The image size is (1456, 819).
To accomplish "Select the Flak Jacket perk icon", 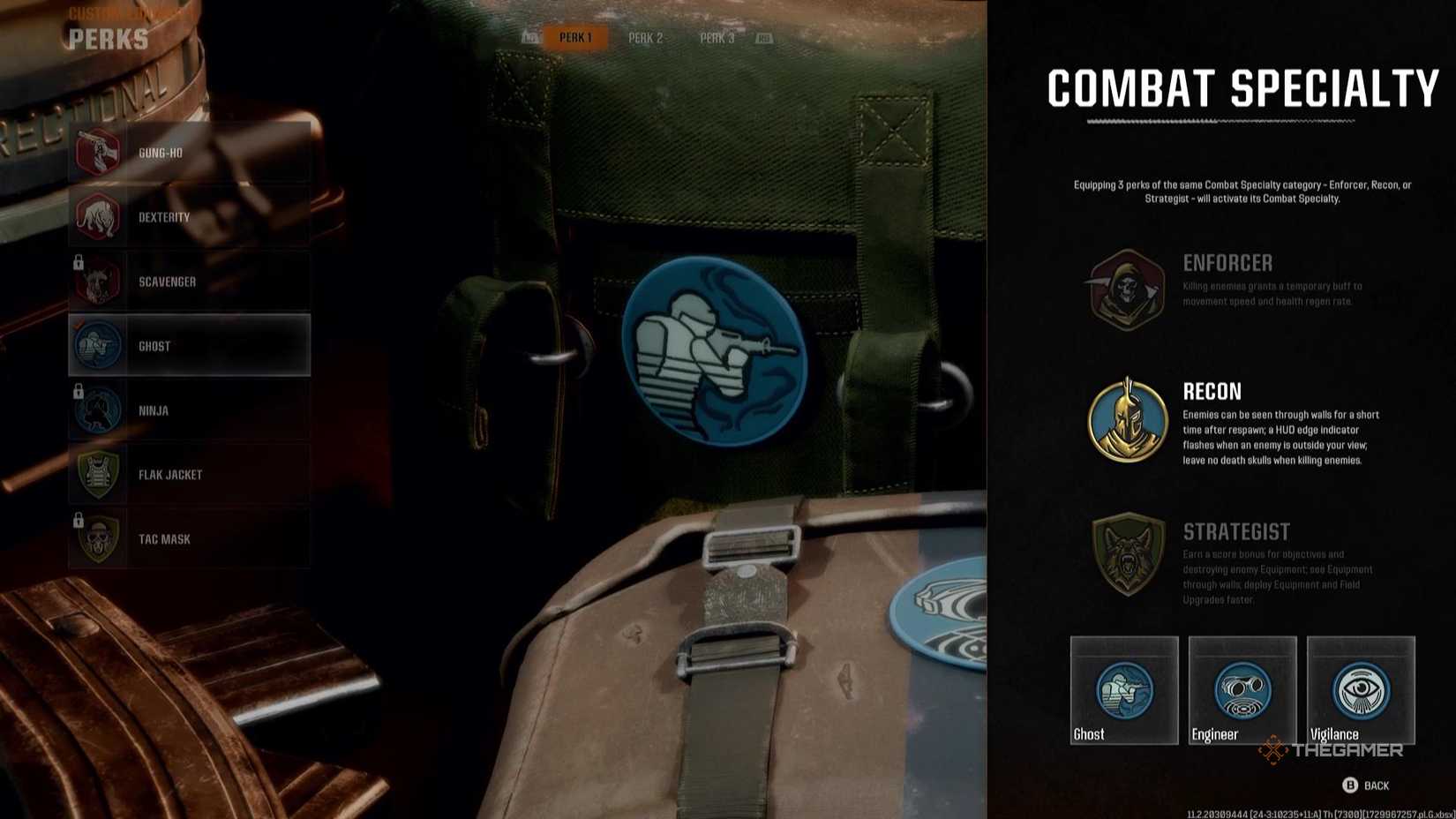I will [99, 474].
